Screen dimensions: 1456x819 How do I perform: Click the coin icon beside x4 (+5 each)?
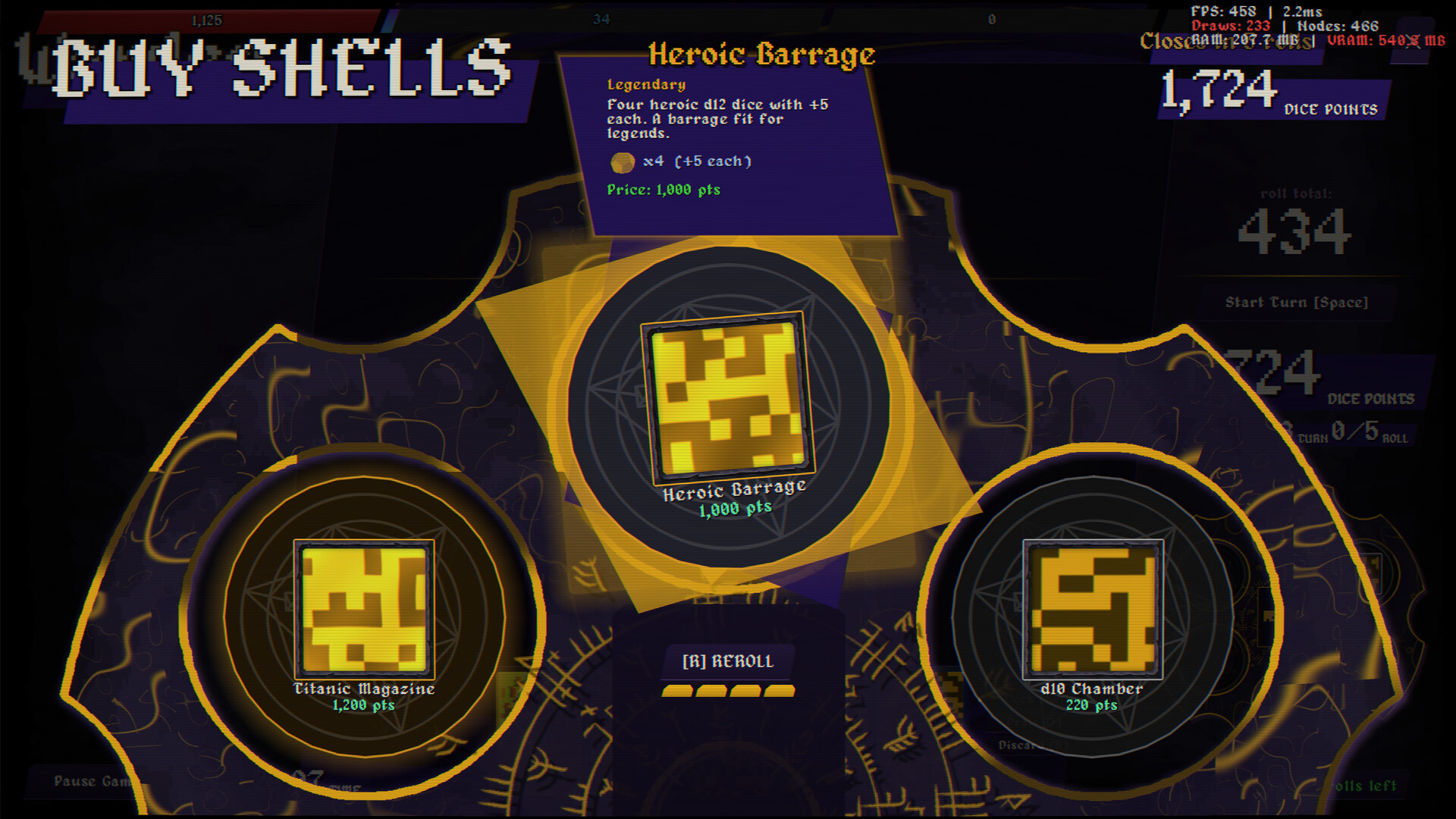click(623, 162)
